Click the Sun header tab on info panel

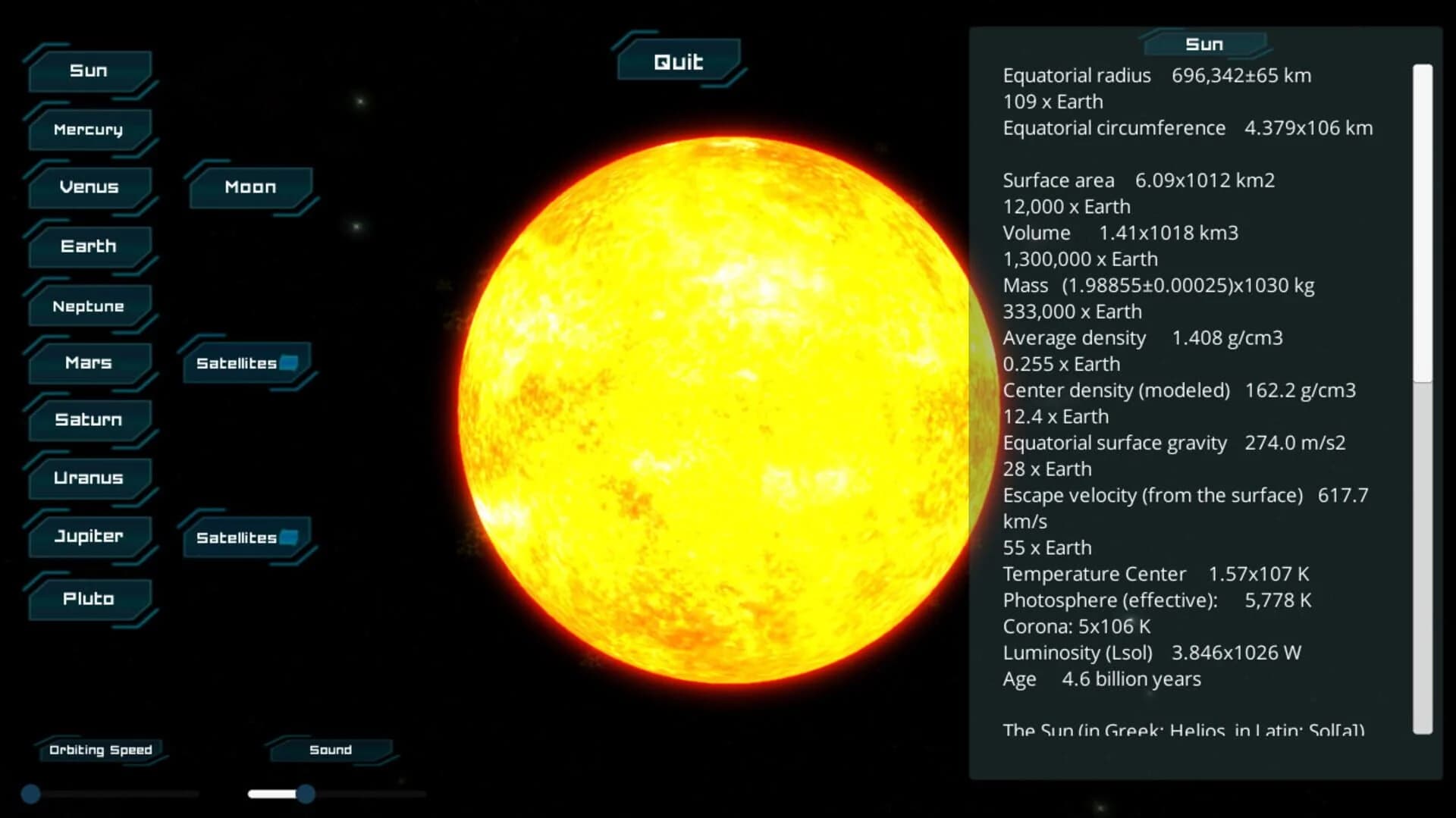click(x=1205, y=44)
